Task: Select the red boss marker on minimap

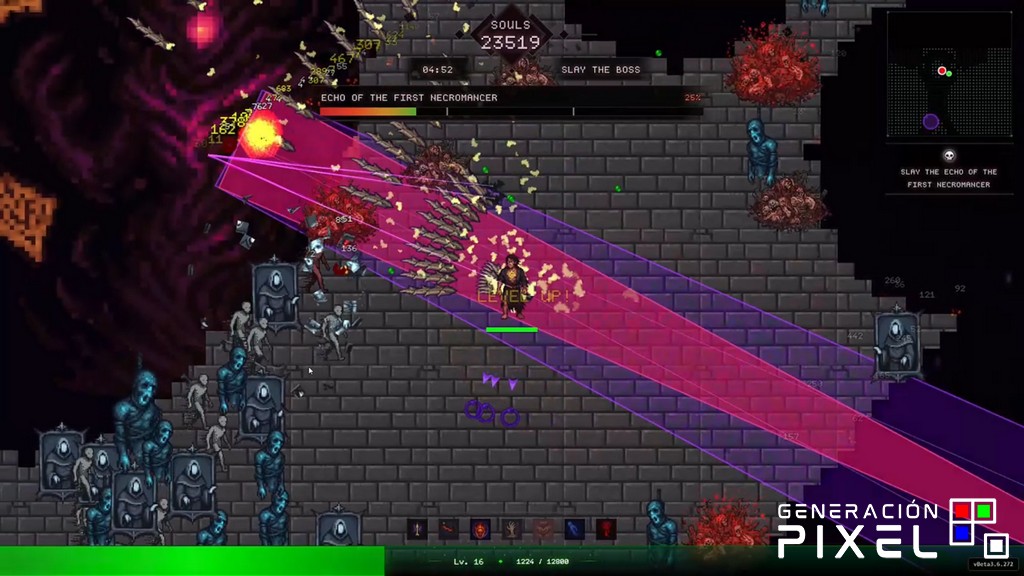Action: click(x=941, y=71)
